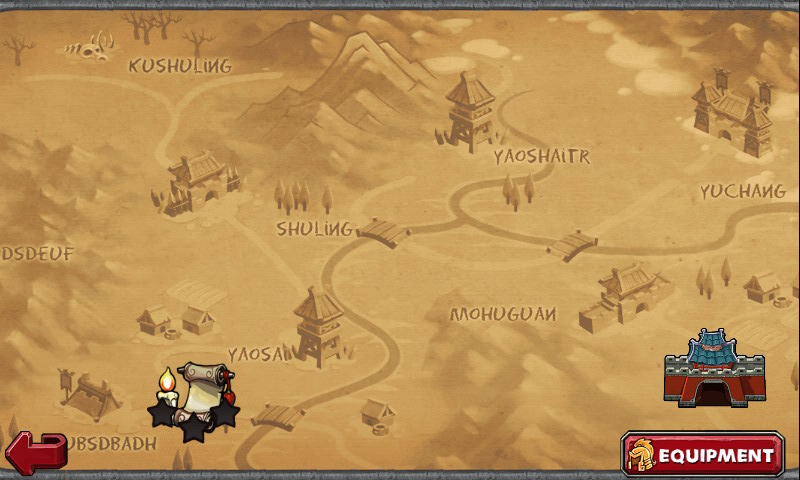Enter the colored fortress gate building

pos(714,369)
